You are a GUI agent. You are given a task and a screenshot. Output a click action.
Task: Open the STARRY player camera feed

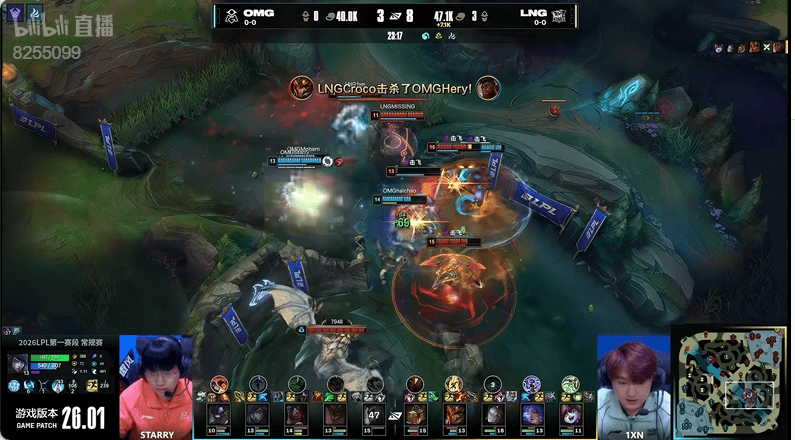155,385
